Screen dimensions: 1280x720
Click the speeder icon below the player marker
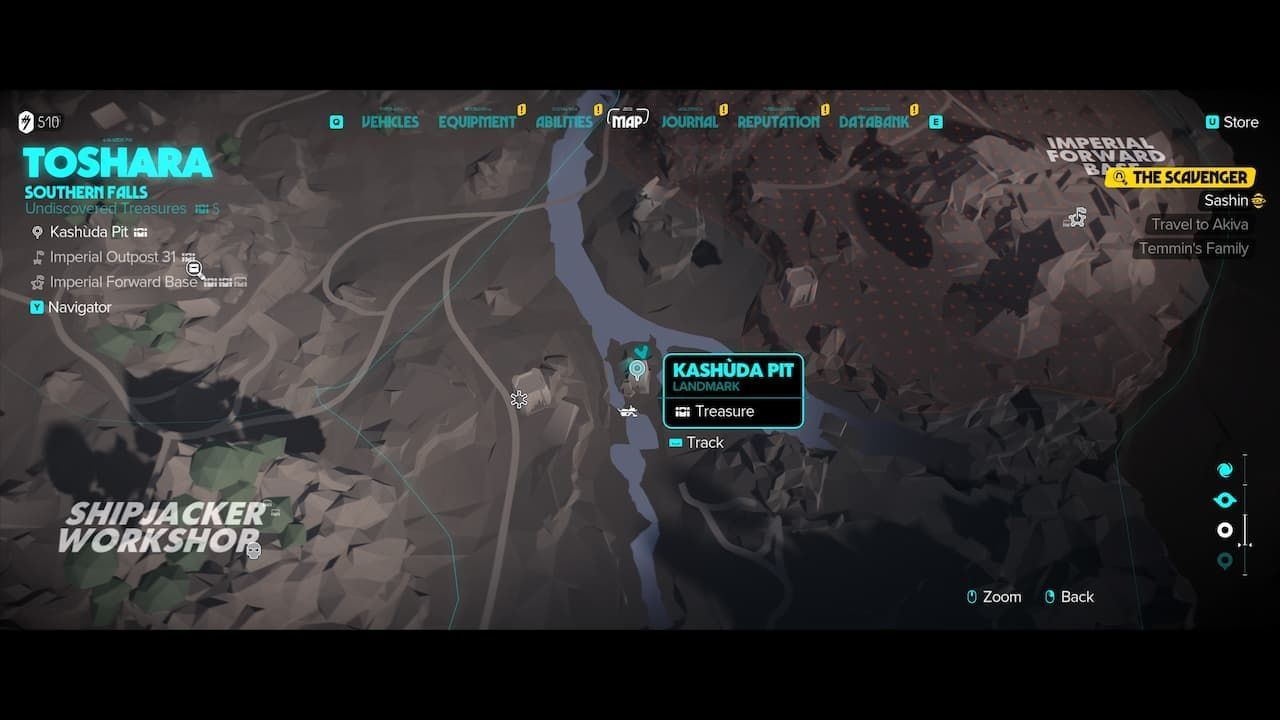(x=627, y=410)
